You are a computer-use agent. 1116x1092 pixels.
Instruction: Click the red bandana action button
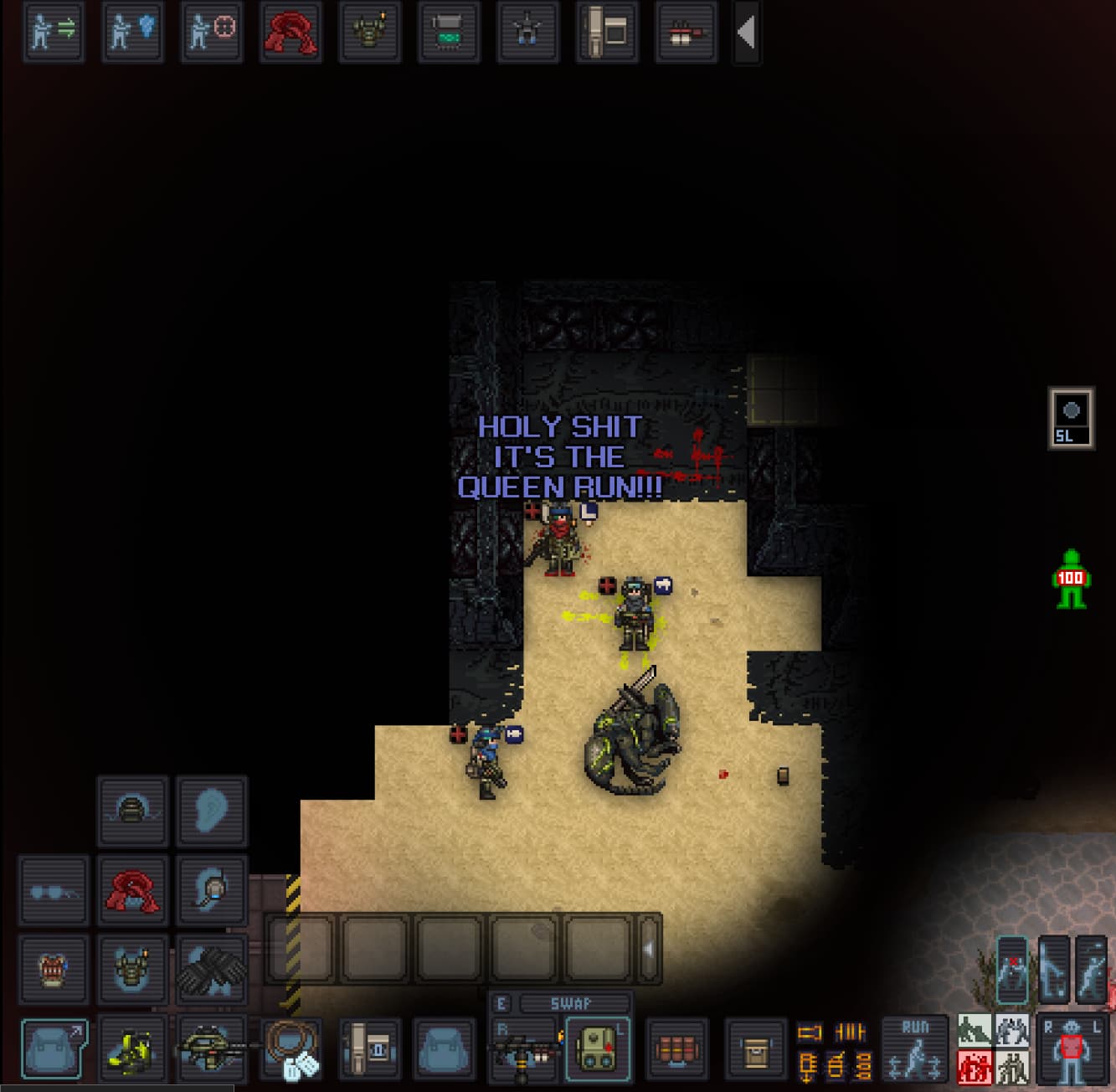click(x=290, y=32)
